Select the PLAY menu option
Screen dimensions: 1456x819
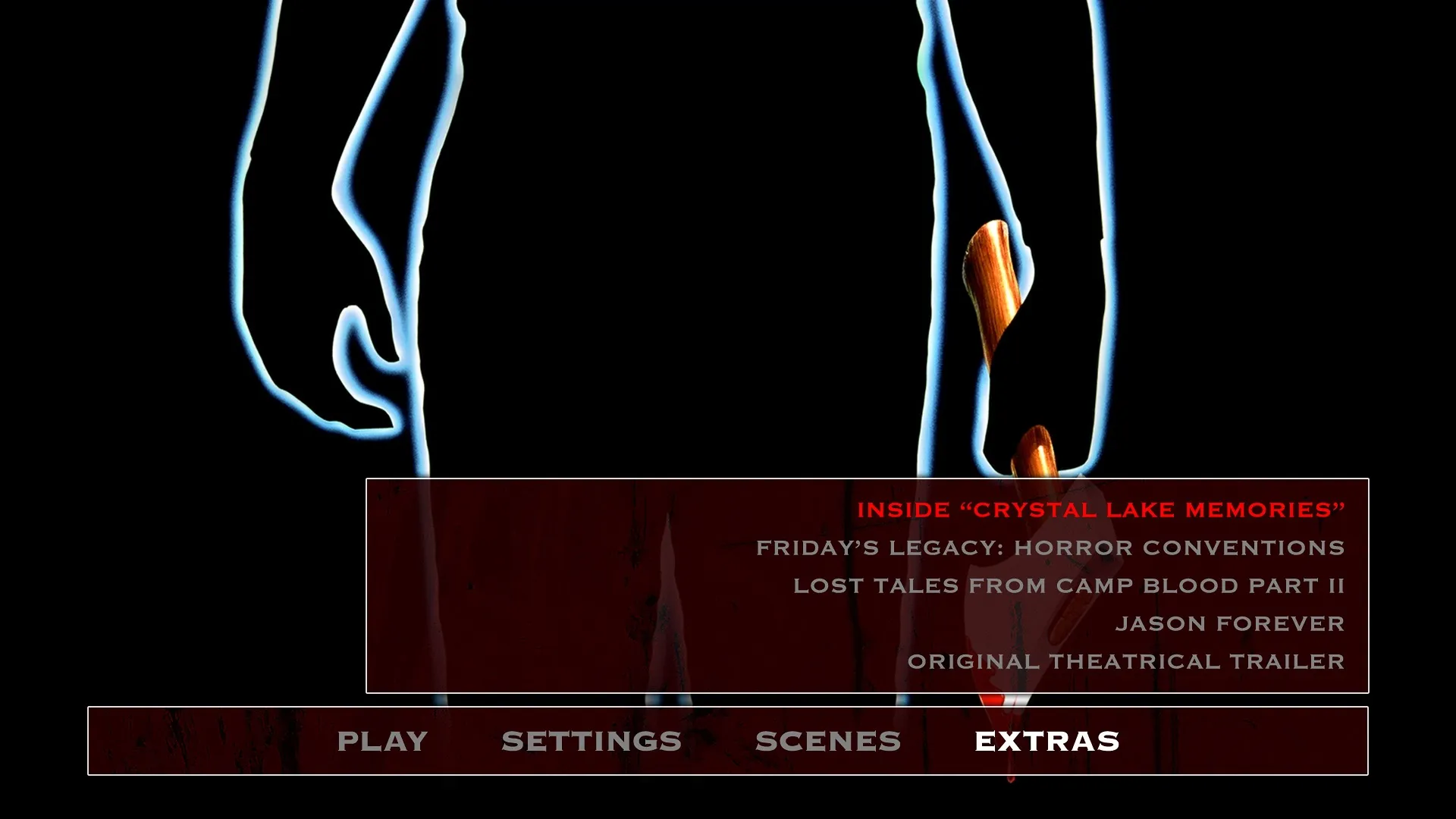click(383, 740)
